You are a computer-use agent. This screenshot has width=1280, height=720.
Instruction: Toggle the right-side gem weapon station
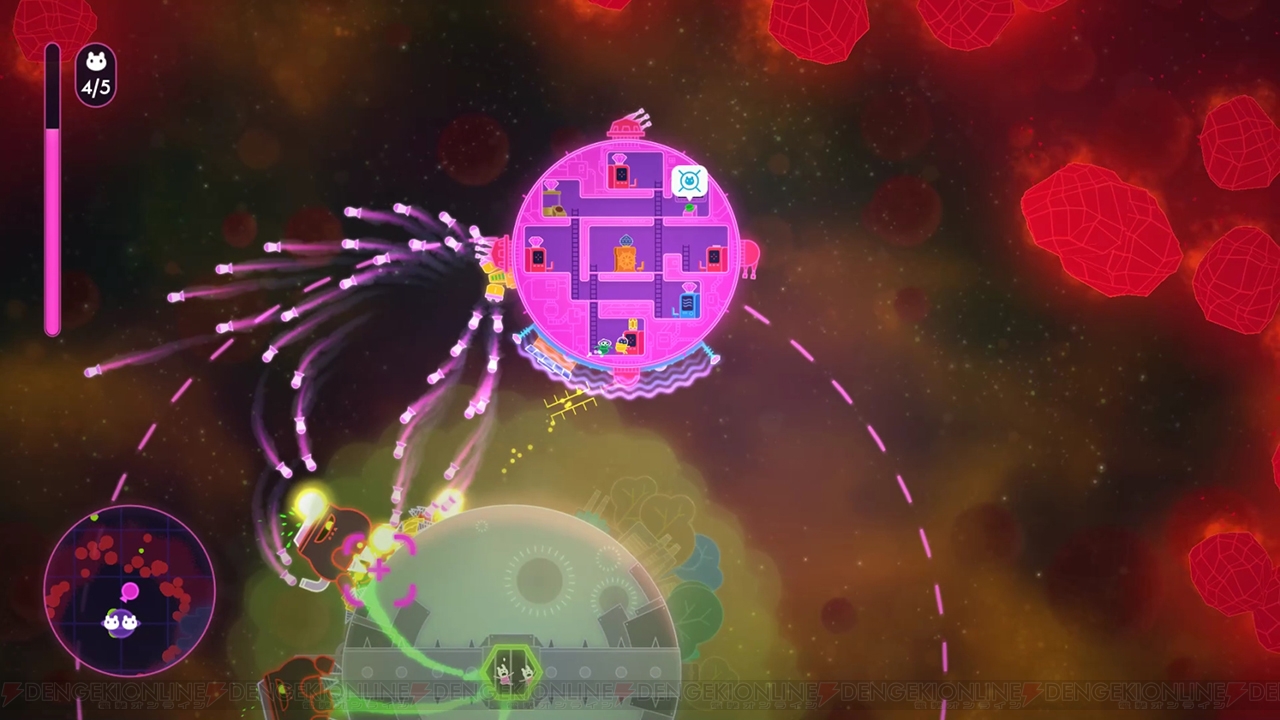pyautogui.click(x=713, y=255)
